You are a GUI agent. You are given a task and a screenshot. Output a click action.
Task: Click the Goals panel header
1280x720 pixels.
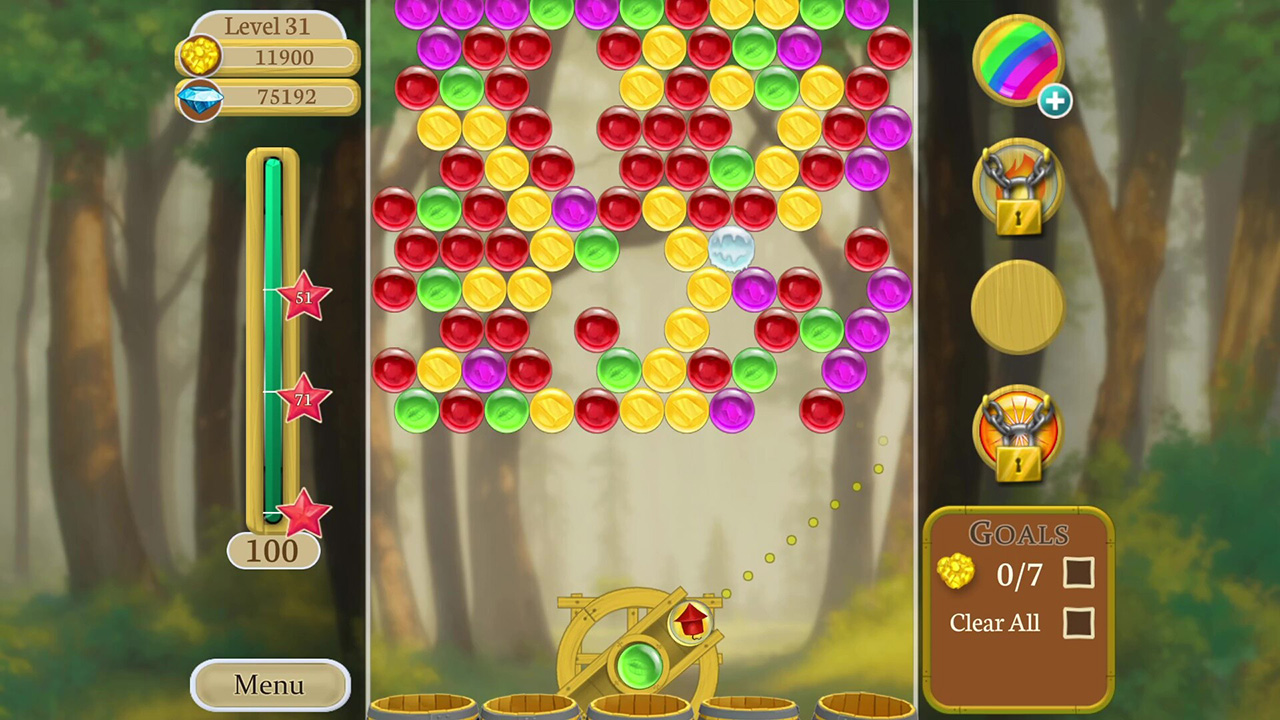click(x=1019, y=534)
